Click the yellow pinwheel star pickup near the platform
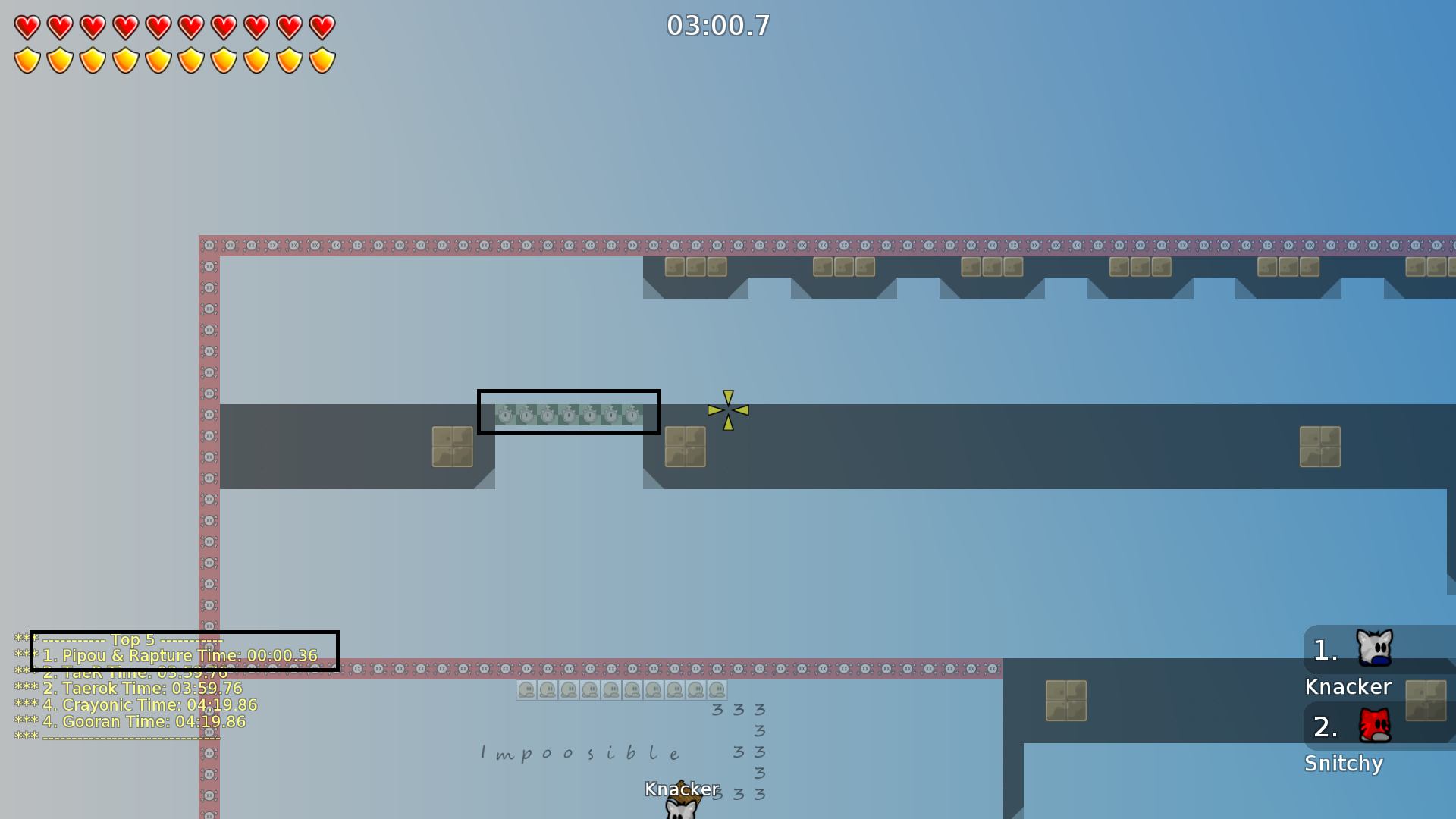This screenshot has width=1456, height=819. 726,410
